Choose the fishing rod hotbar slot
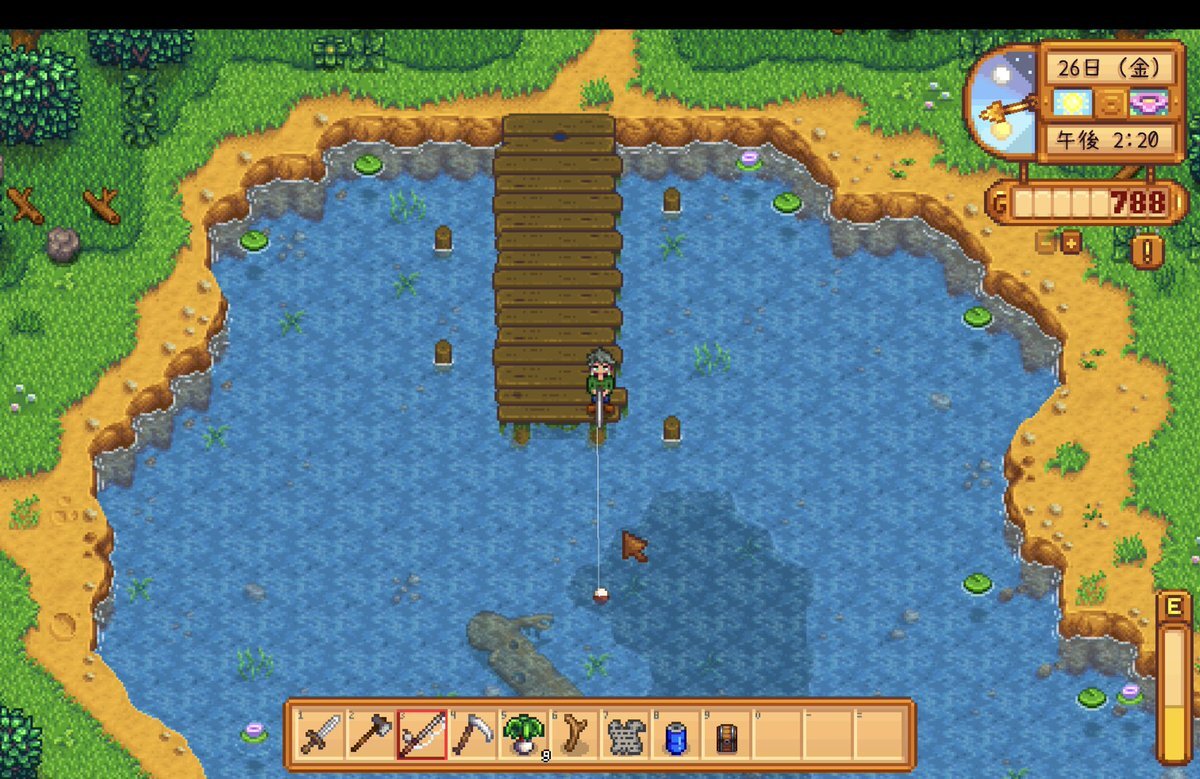 pos(420,736)
